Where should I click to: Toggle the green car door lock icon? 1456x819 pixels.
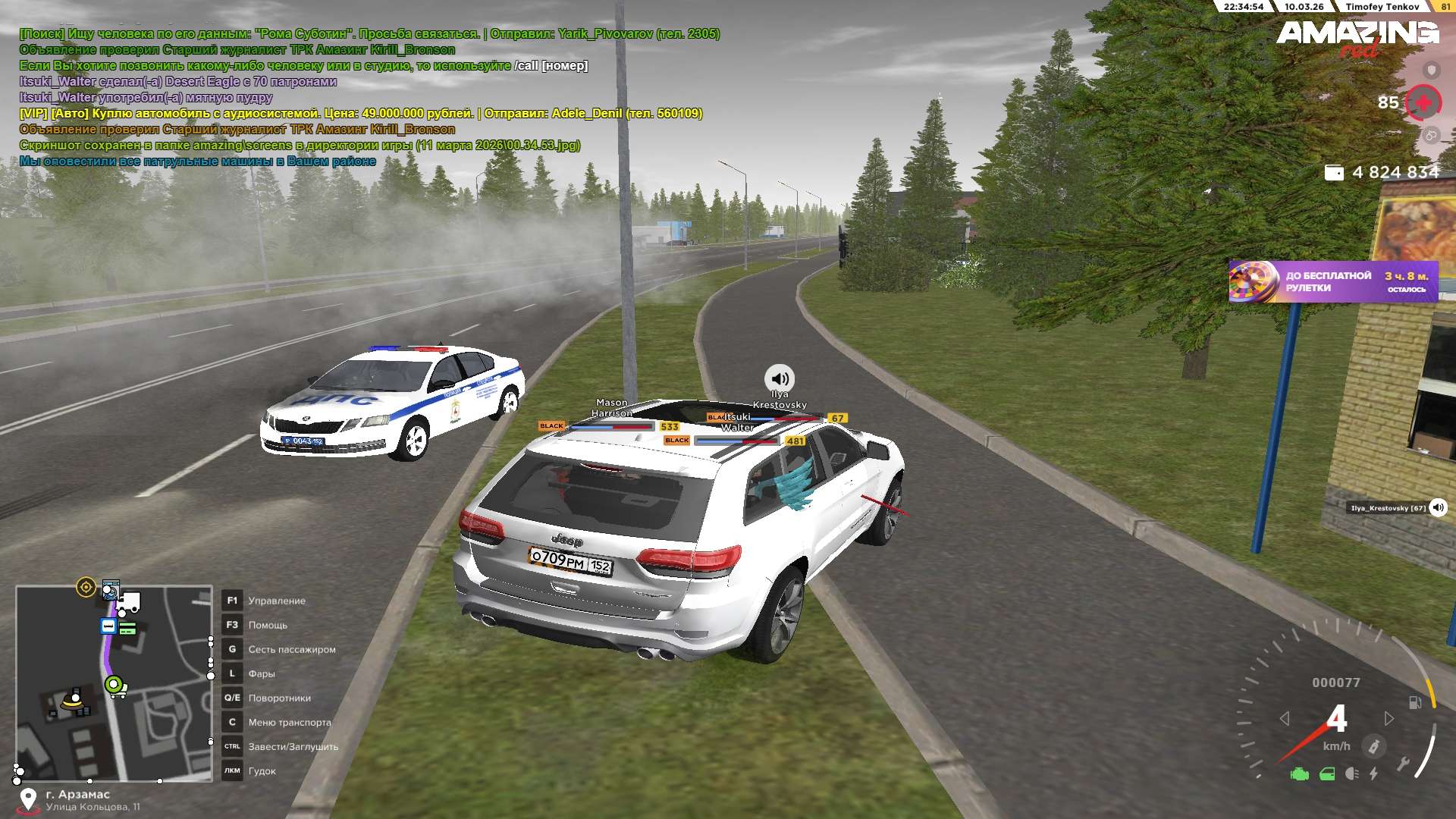1327,774
